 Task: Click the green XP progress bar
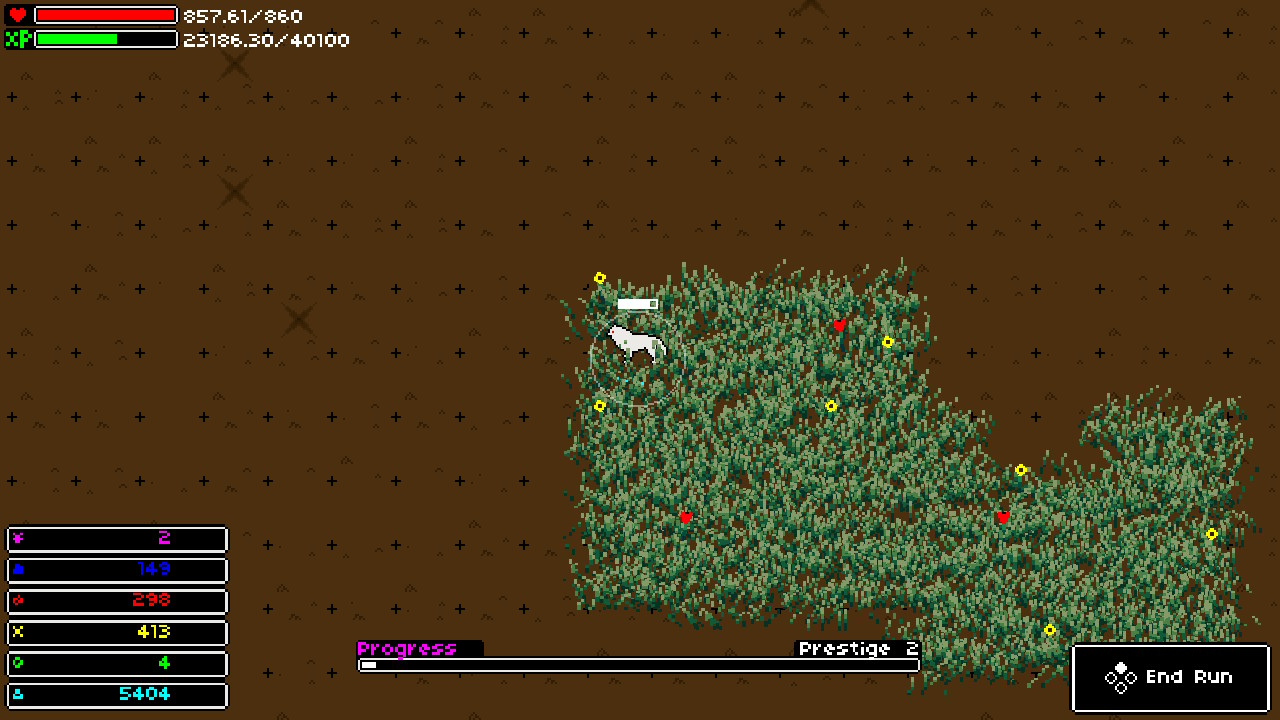[75, 40]
